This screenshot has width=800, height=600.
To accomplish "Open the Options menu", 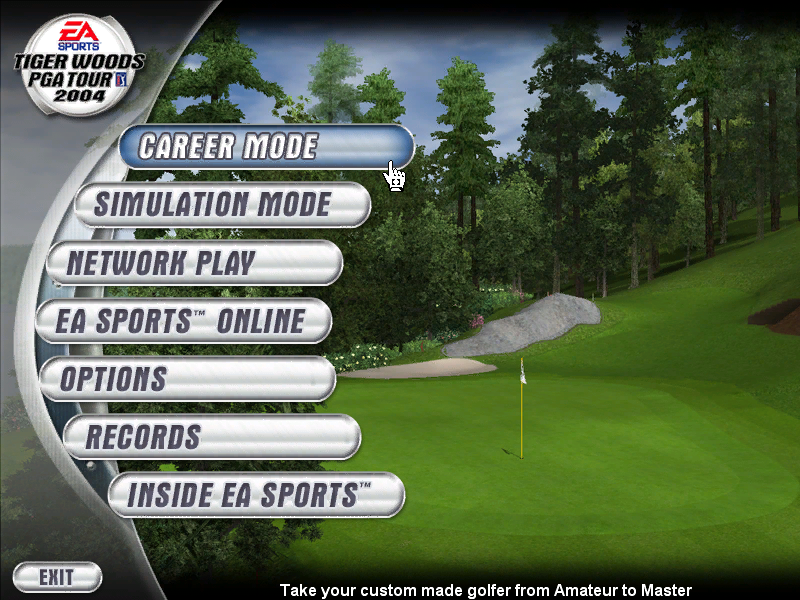I will coord(187,379).
